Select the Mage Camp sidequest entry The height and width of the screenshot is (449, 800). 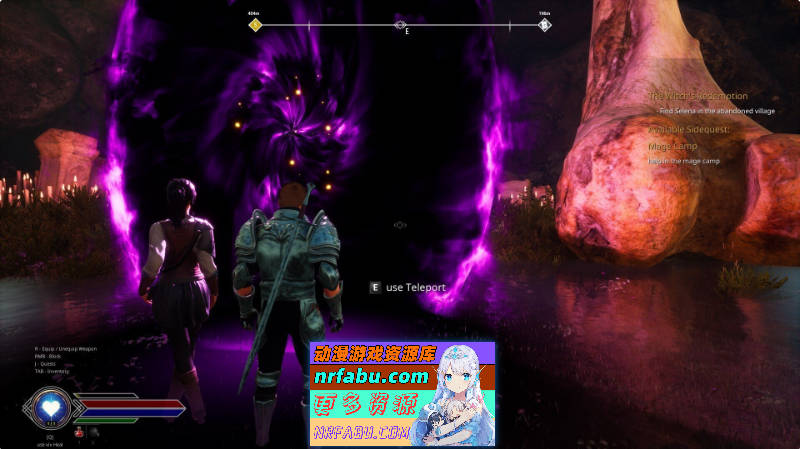671,146
